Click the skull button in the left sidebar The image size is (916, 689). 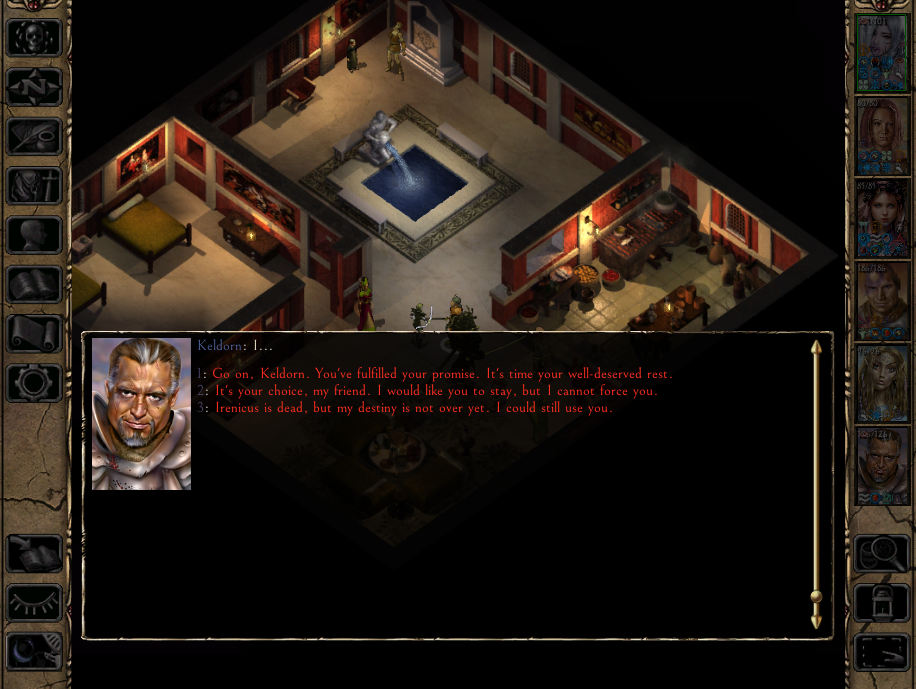[x=35, y=38]
